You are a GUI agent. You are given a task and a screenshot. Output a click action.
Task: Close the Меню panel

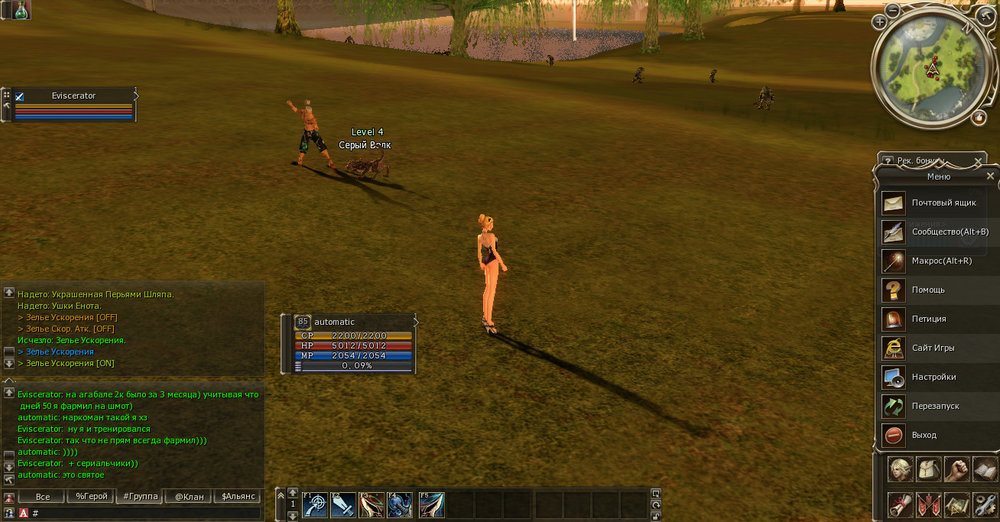(x=990, y=176)
